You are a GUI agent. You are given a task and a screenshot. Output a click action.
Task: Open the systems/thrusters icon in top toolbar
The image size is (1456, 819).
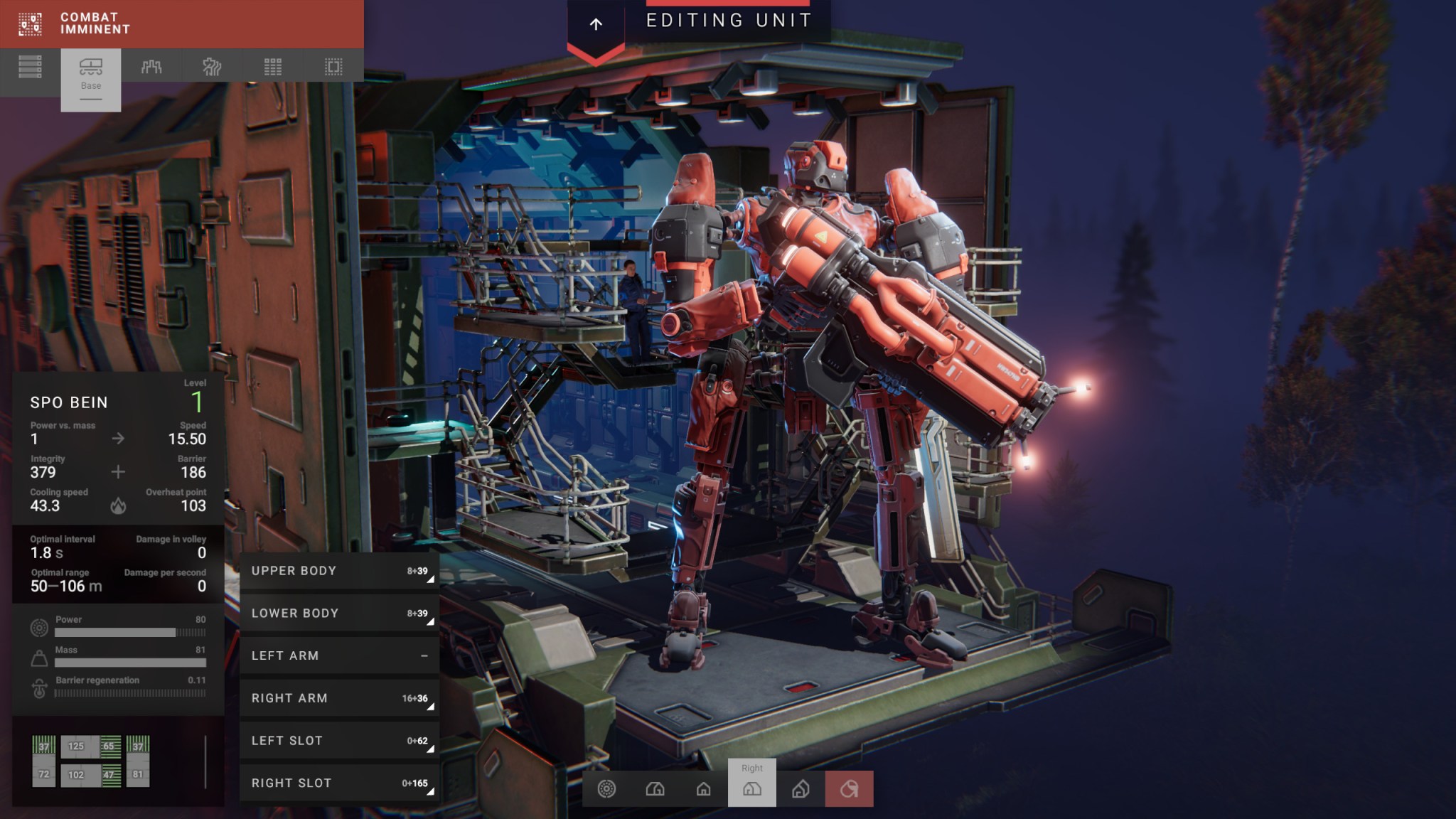211,68
